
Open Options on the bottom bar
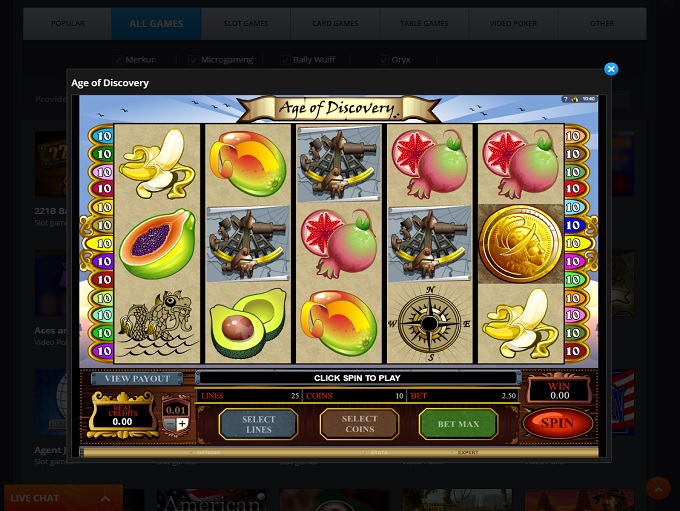tap(208, 453)
